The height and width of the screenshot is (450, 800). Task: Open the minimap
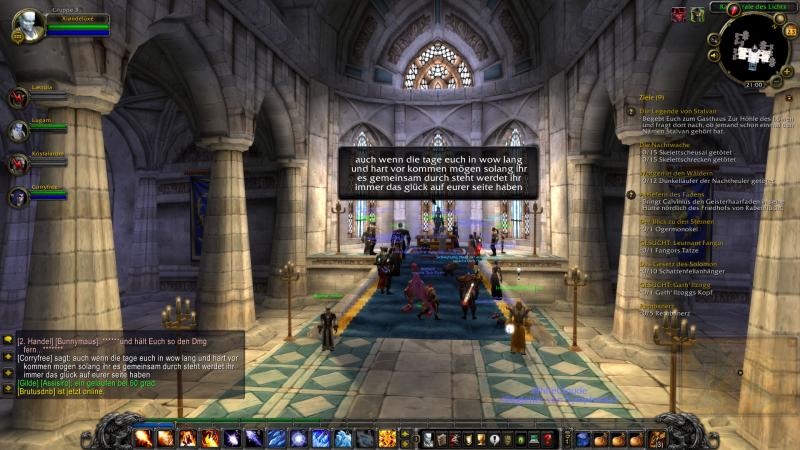755,46
